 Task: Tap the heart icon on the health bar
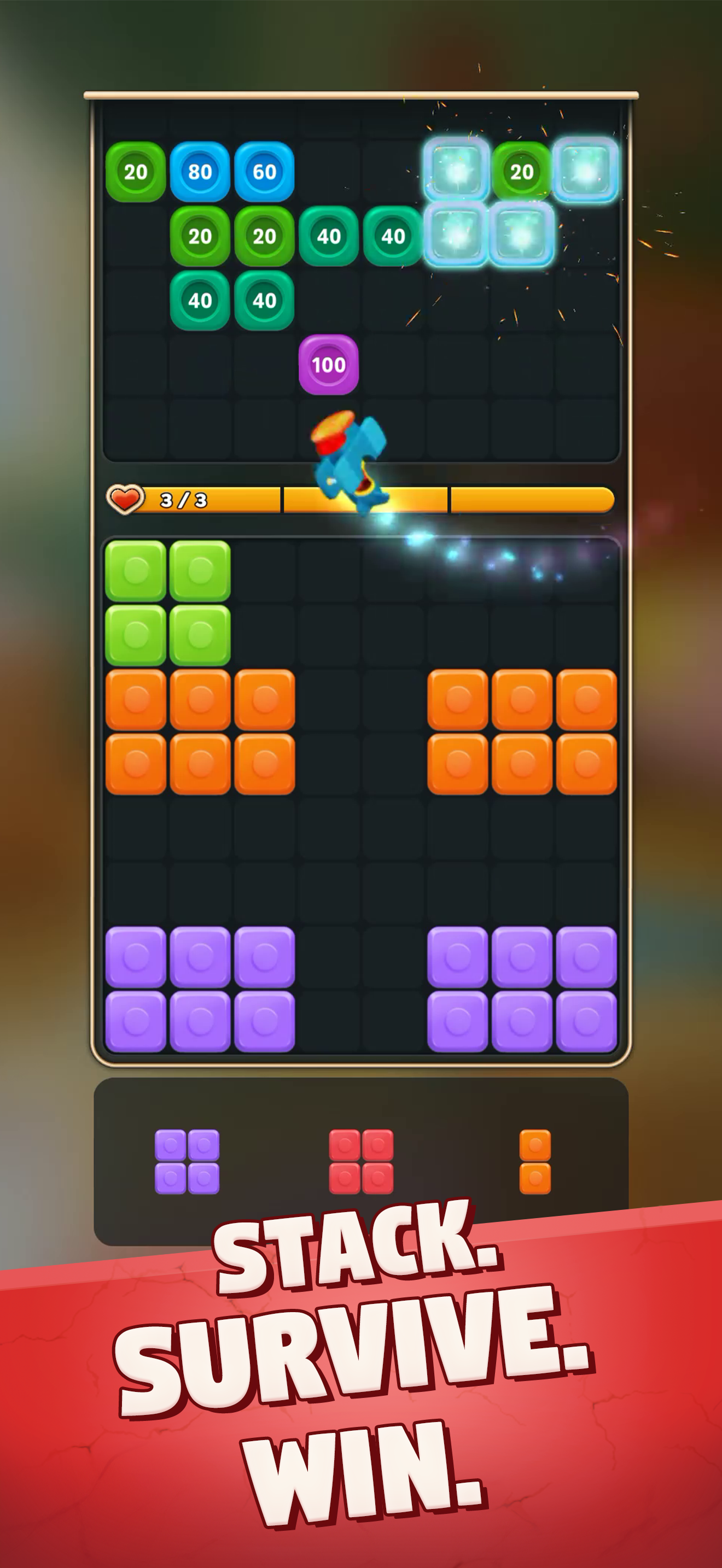coord(126,499)
